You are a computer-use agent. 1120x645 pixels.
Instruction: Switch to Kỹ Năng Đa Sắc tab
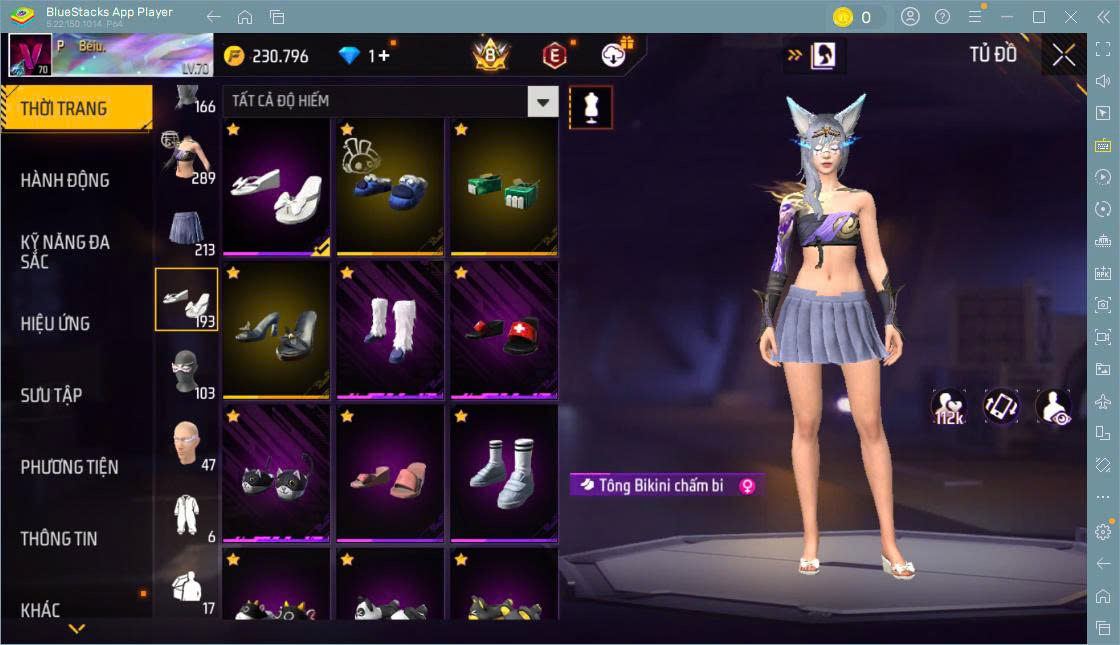point(65,251)
